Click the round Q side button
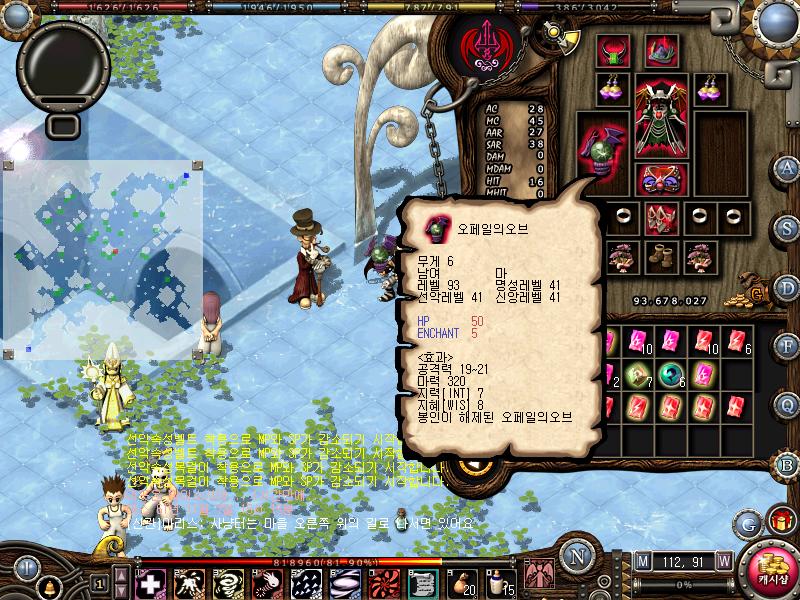This screenshot has height=600, width=800. (787, 404)
